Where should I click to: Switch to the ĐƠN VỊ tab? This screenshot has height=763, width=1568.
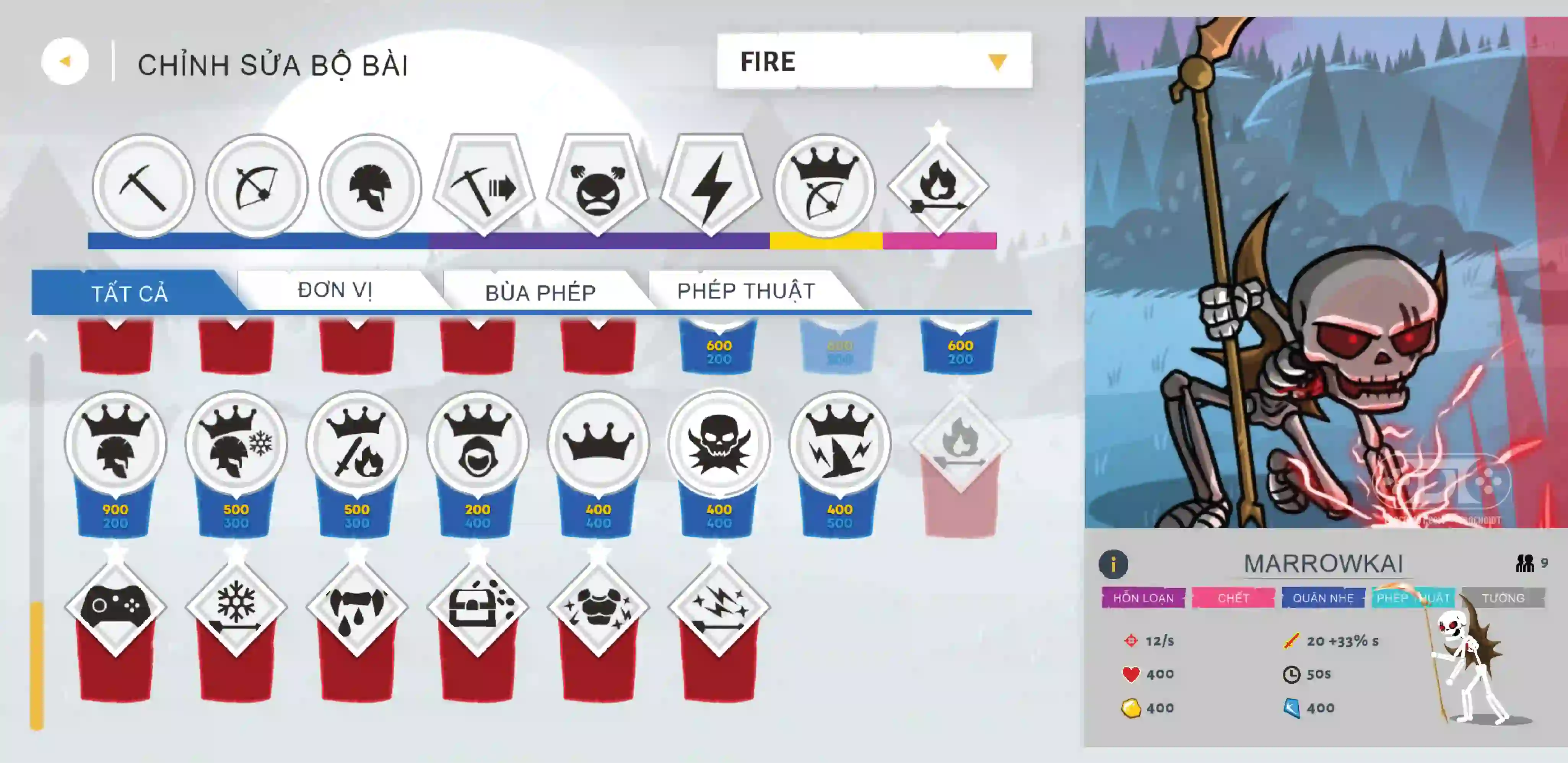[x=335, y=290]
